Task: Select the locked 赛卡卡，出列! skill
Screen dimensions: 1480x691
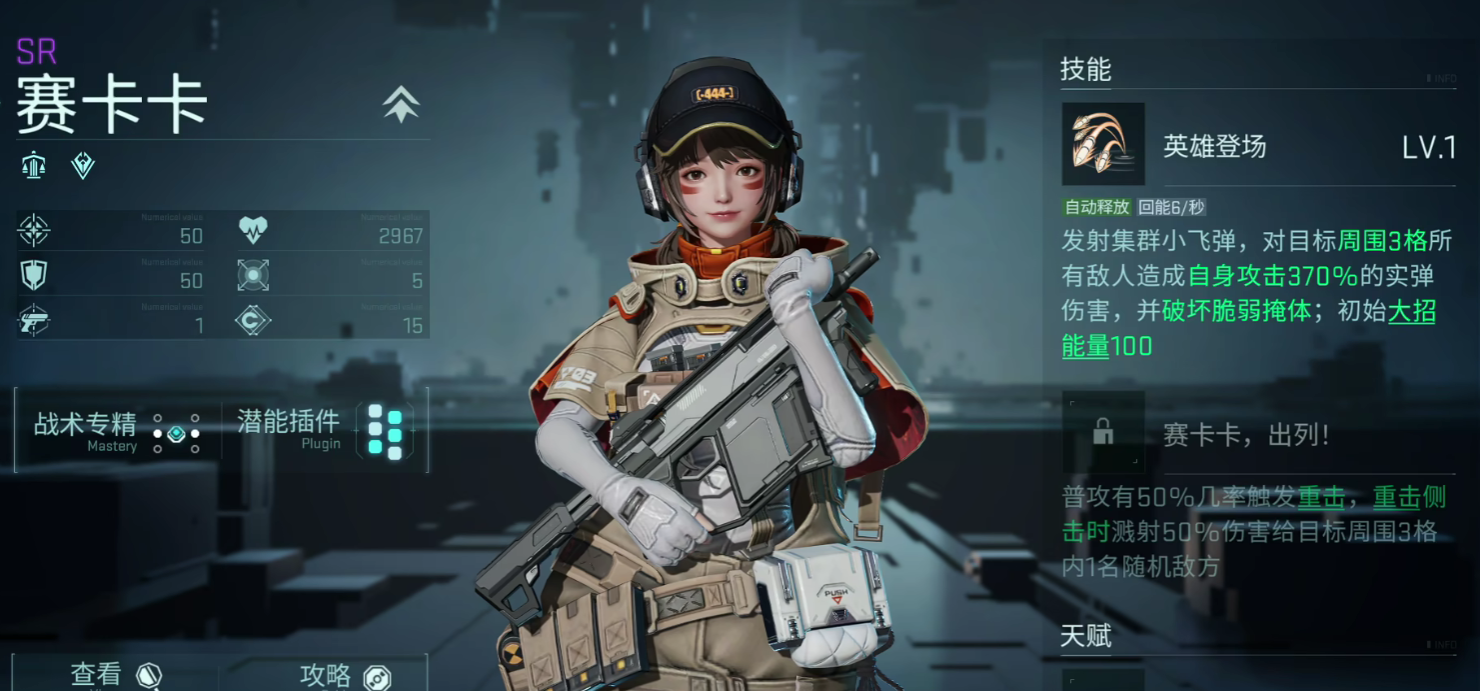Action: (1104, 432)
